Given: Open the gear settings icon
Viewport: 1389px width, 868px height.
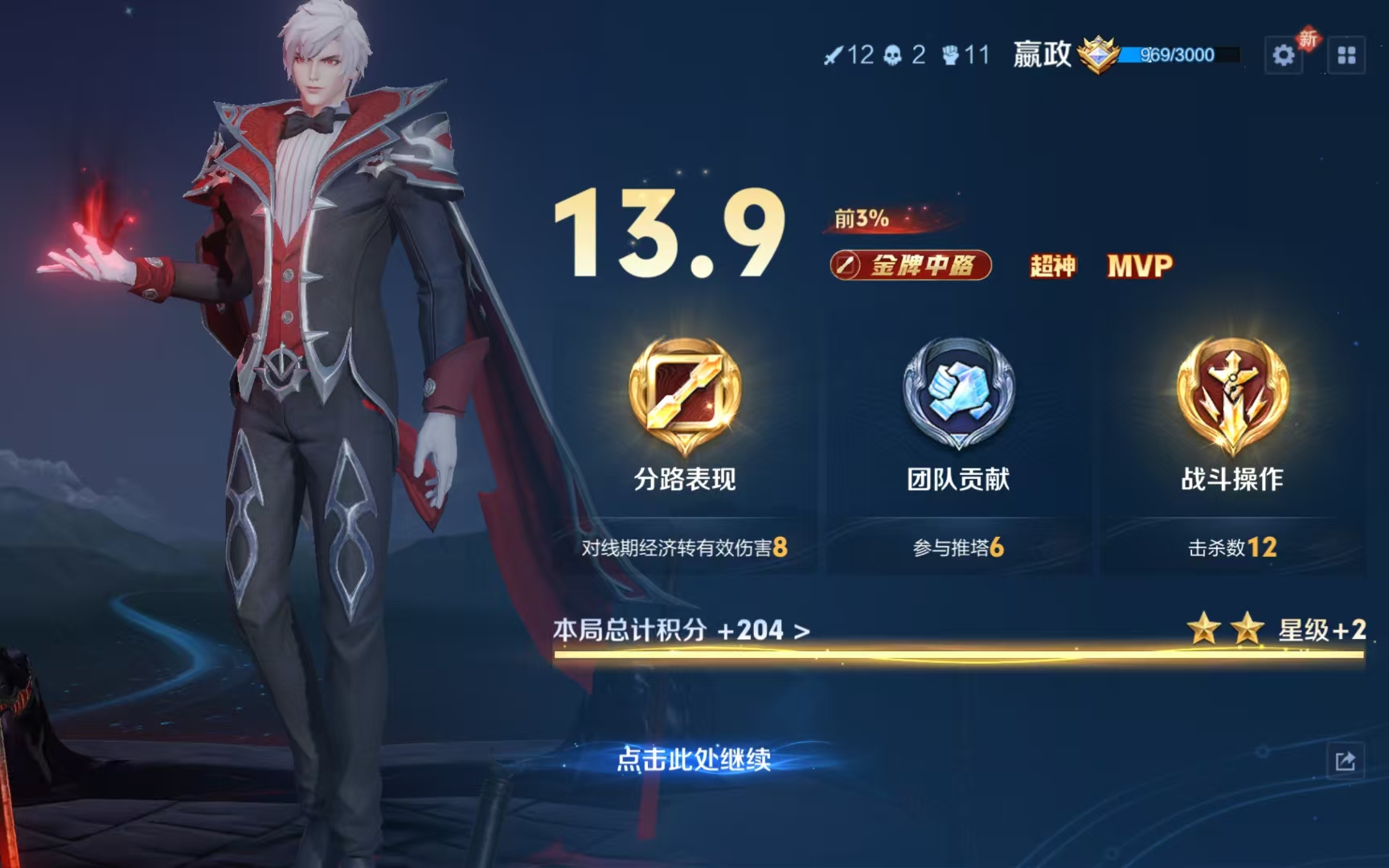Looking at the screenshot, I should pos(1283,55).
